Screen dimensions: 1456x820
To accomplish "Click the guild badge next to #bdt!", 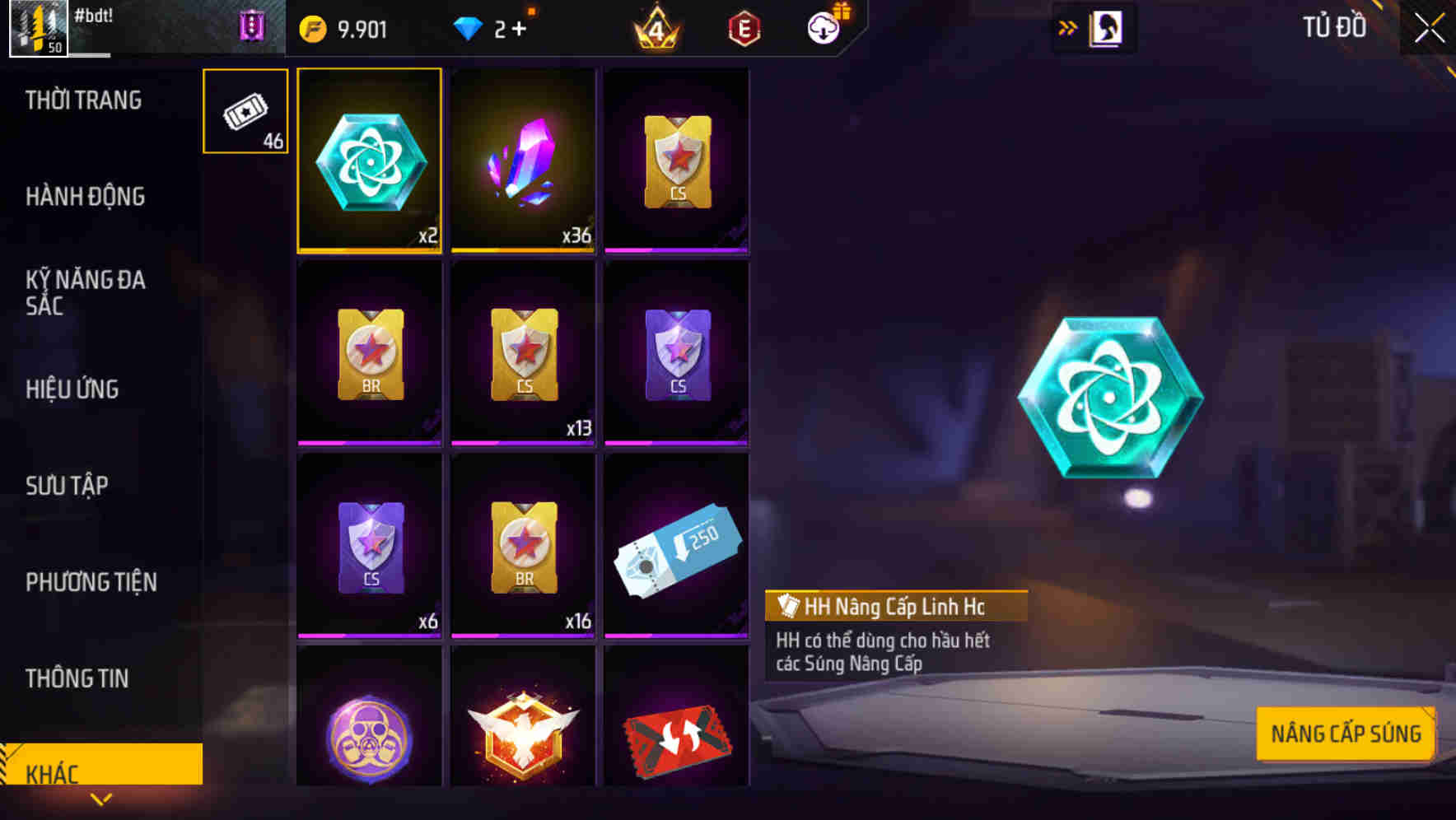I will 252,26.
